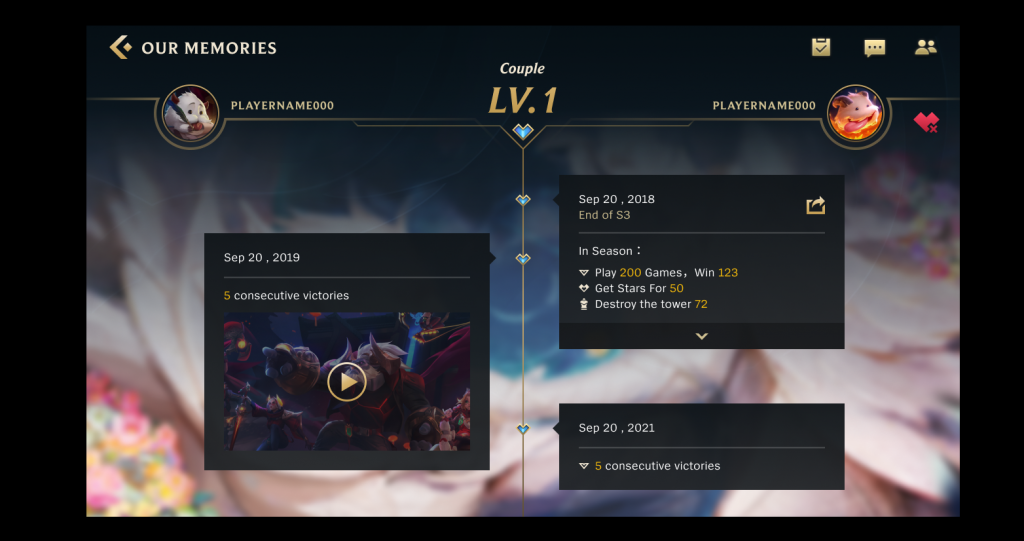The width and height of the screenshot is (1024, 541).
Task: Click the broken heart breakup icon
Action: [926, 123]
